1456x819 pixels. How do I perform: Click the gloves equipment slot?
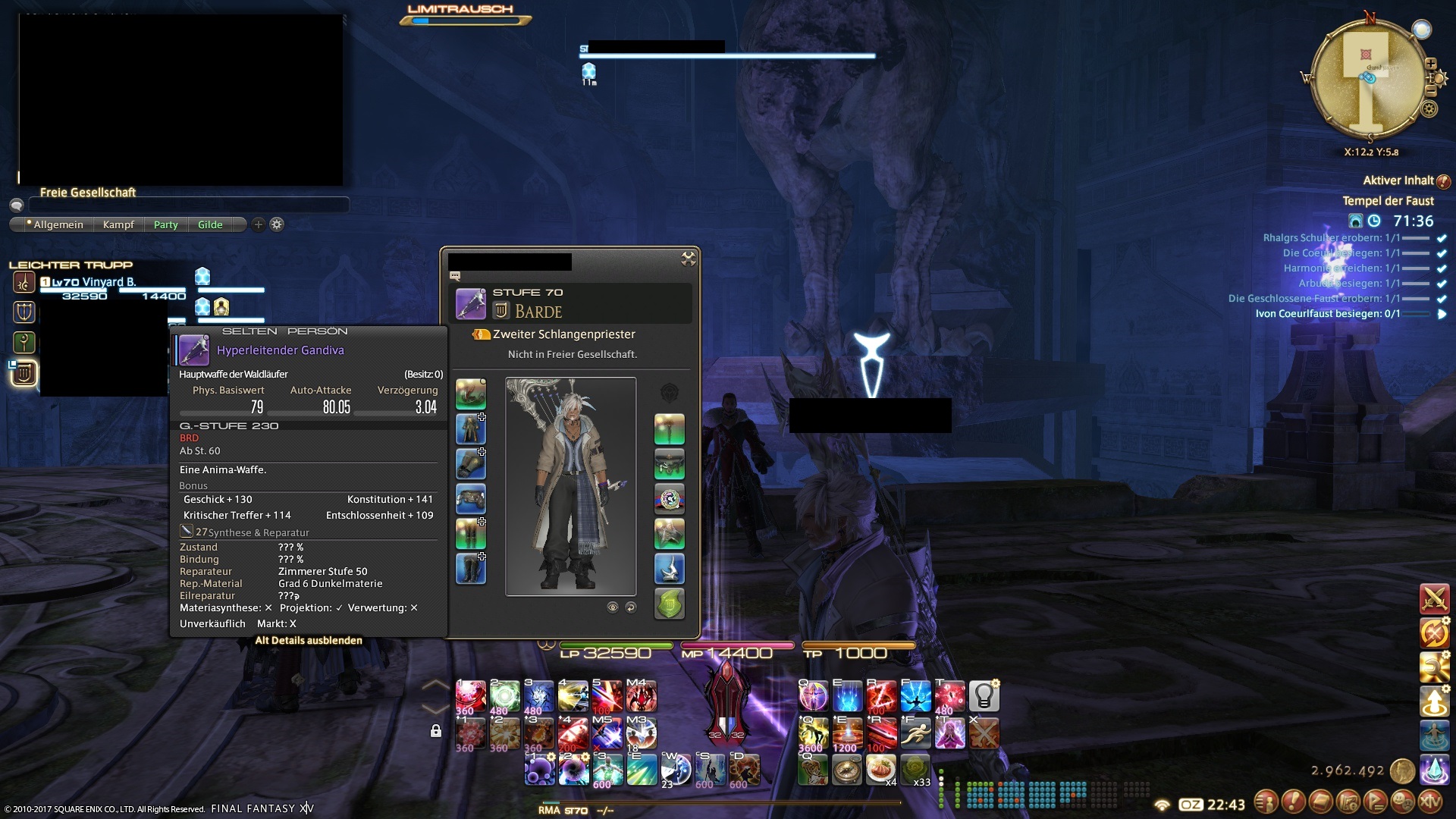pos(470,464)
